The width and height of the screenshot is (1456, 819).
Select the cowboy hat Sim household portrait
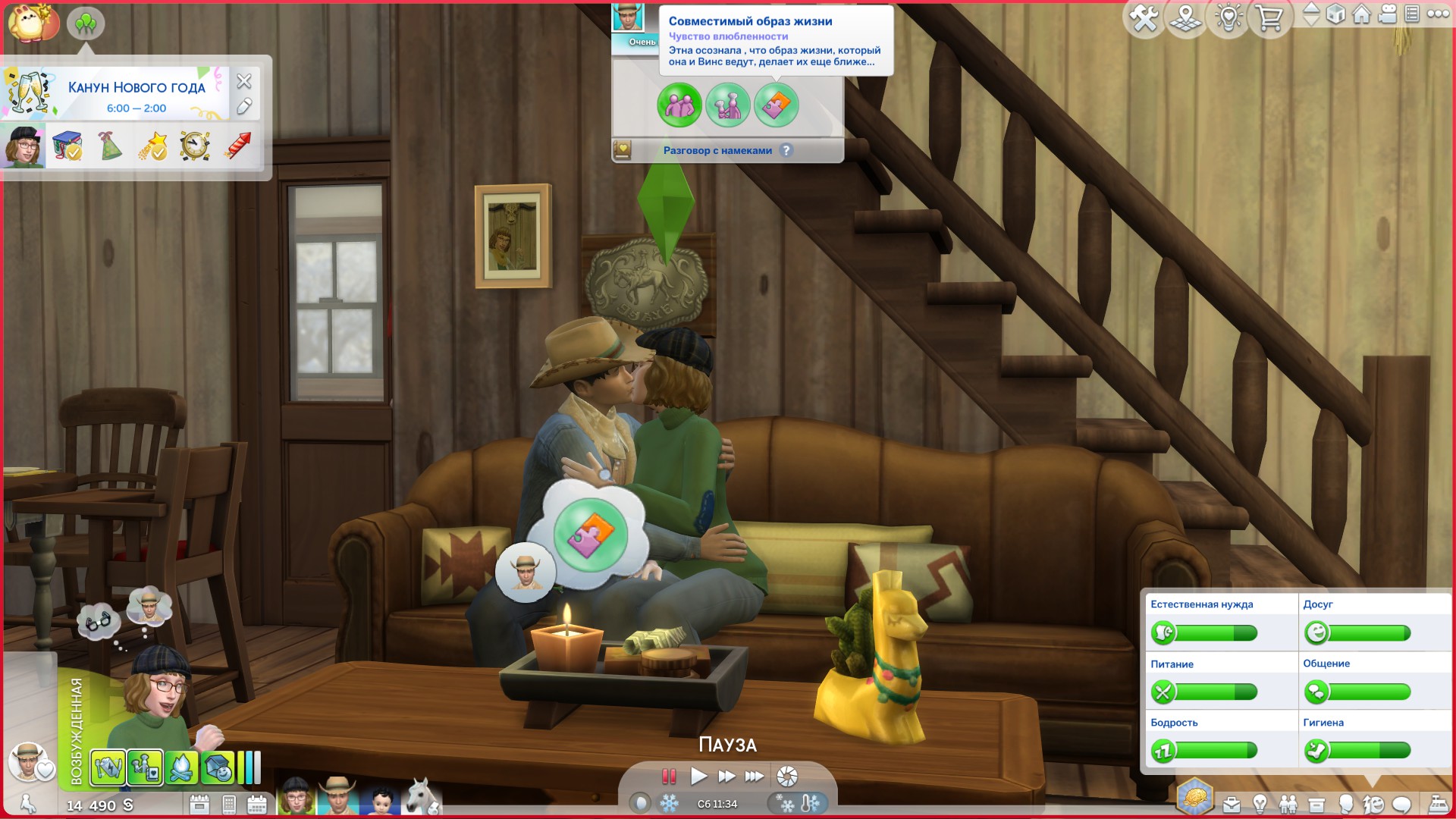click(x=337, y=796)
